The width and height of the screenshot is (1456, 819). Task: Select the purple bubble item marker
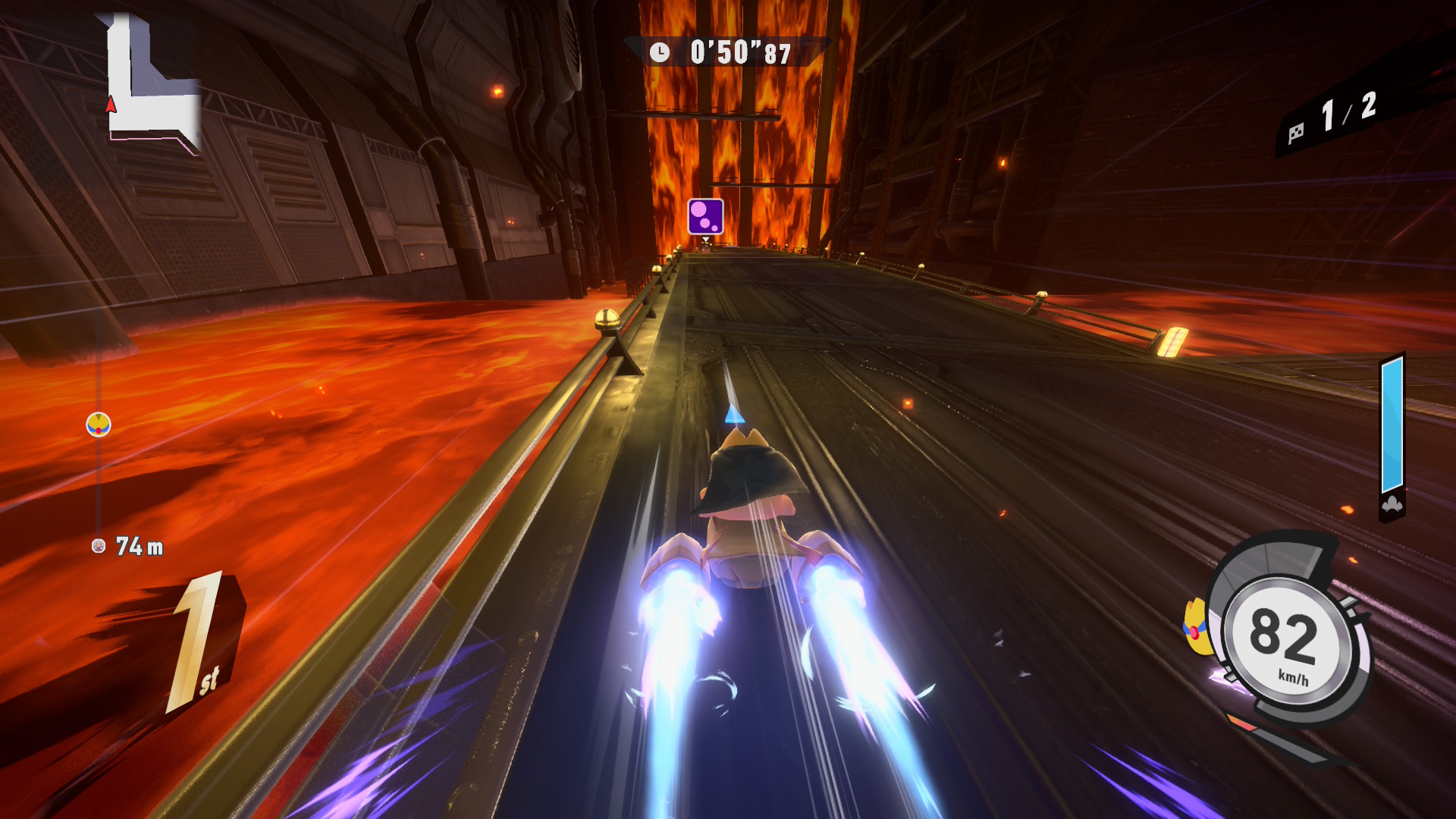705,216
